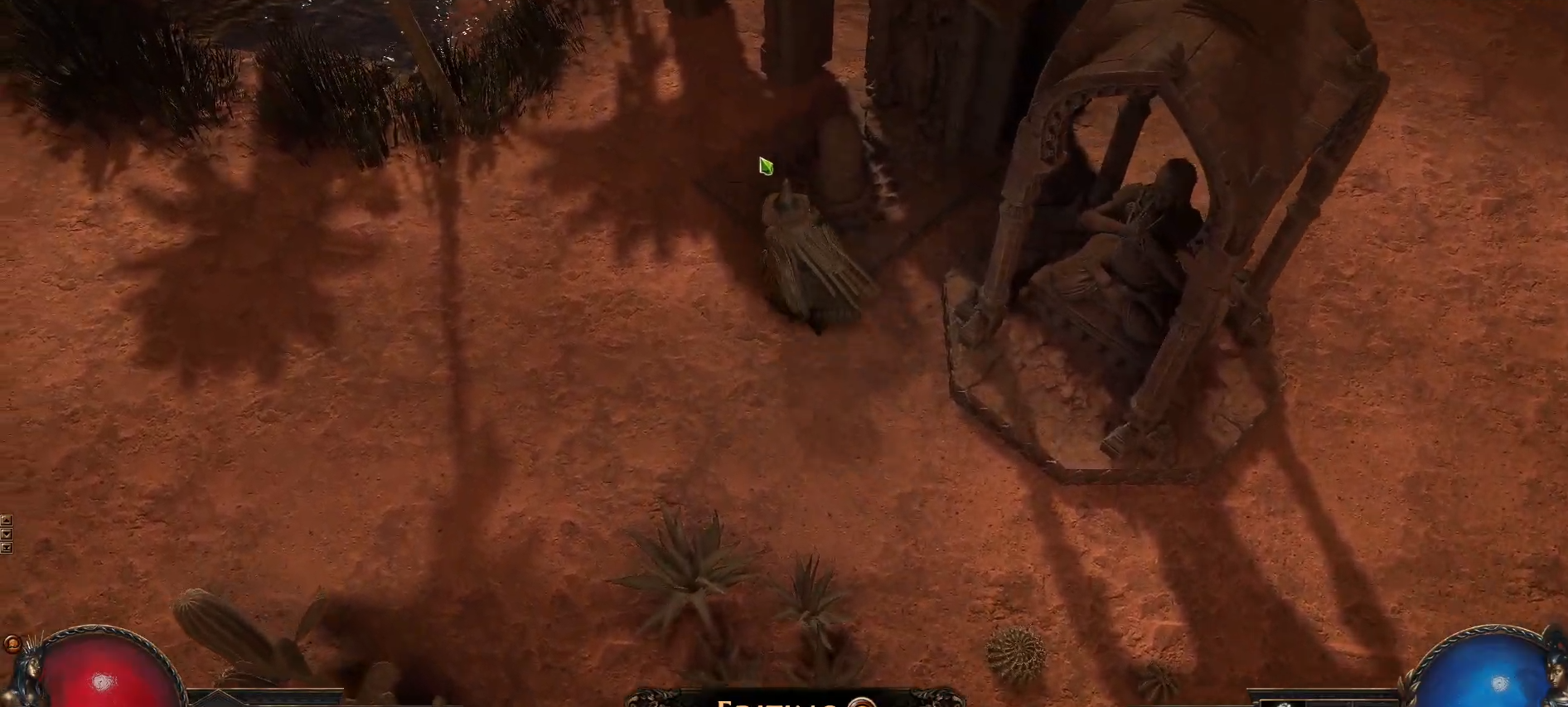
Task: Click the statue figure decorating the life globe
Action: (31, 671)
